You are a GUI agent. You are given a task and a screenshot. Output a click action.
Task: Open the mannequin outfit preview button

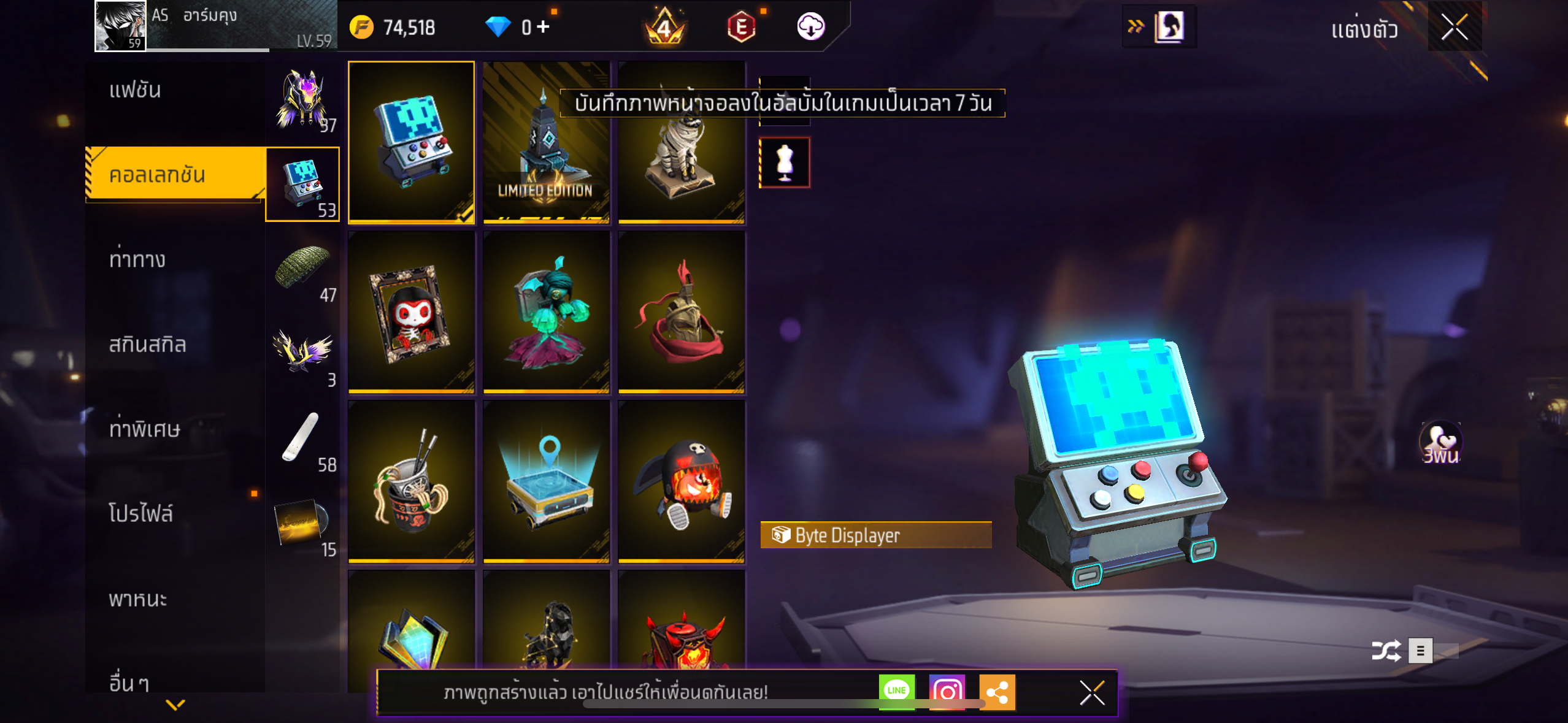(785, 163)
